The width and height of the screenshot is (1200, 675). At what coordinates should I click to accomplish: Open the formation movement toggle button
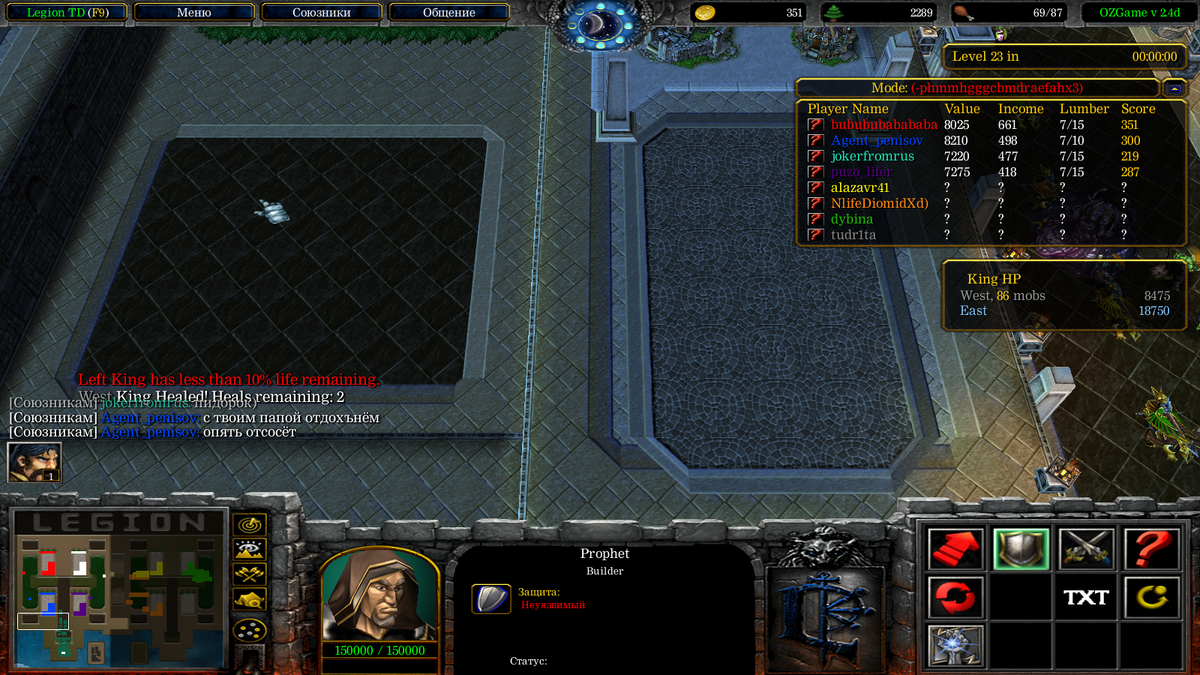[x=249, y=630]
